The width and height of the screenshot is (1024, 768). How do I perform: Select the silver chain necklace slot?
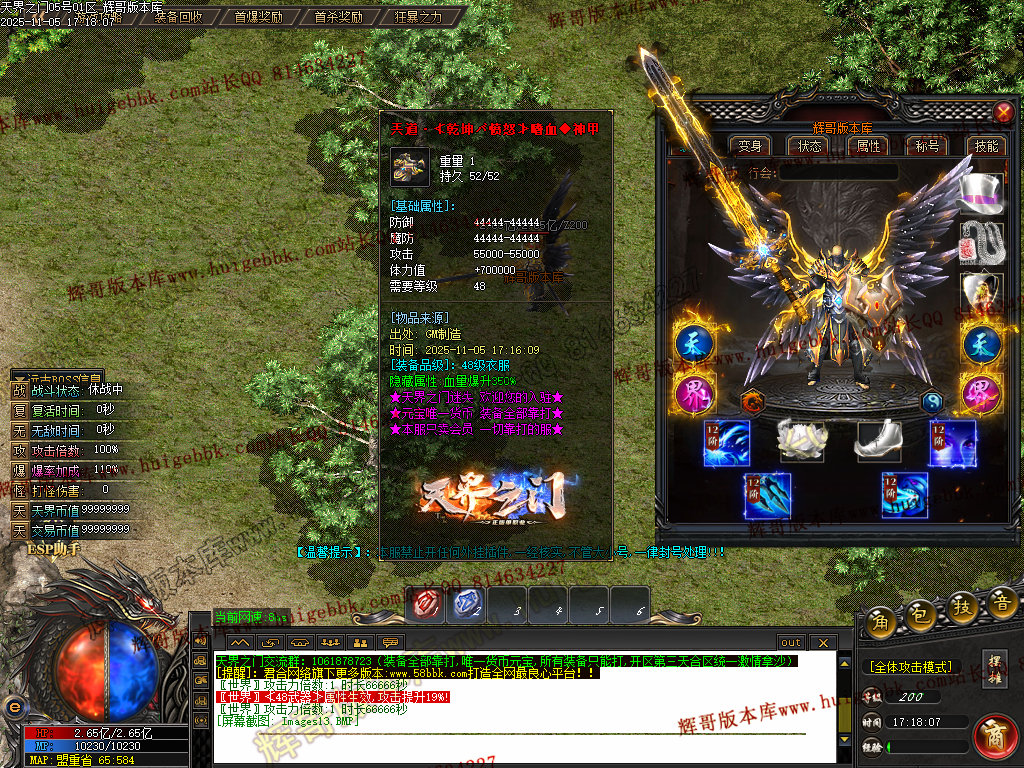click(x=981, y=243)
